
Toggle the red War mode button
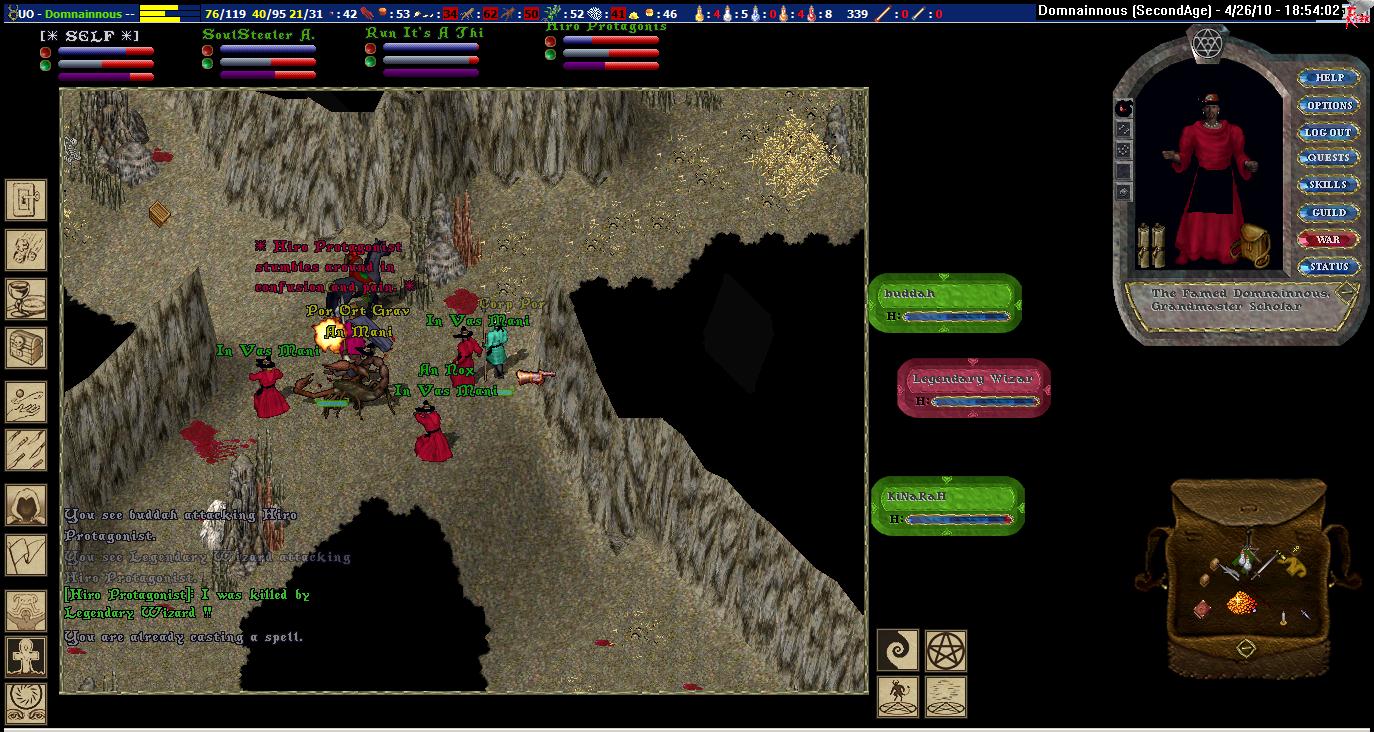tap(1329, 240)
